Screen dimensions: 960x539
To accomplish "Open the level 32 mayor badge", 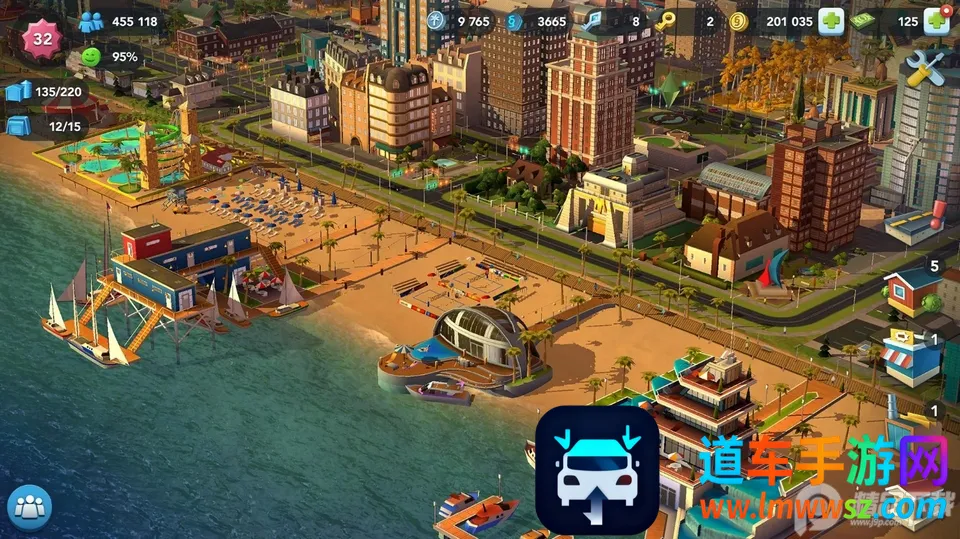I will 43,39.
